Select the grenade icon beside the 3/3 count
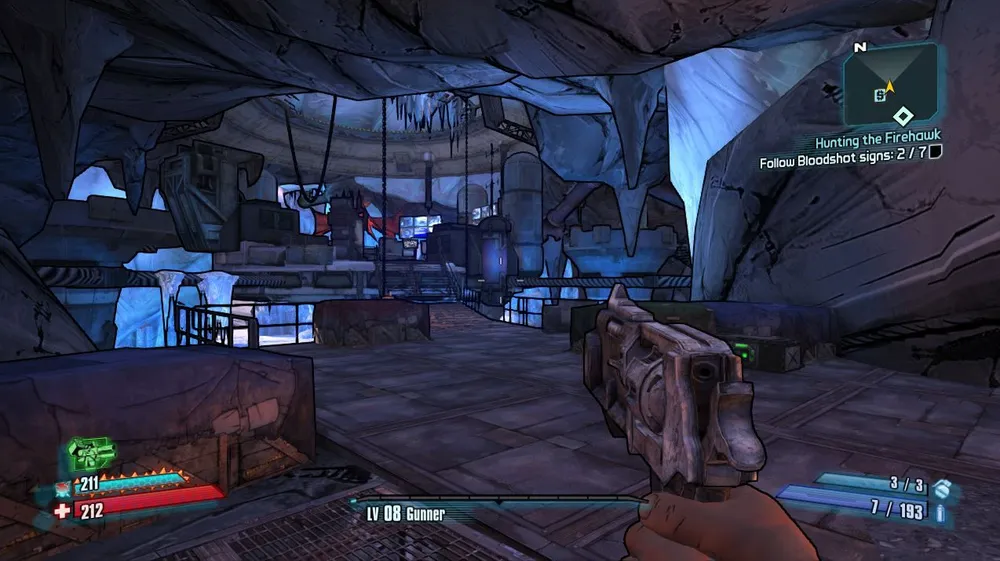The image size is (1000, 561). (x=940, y=491)
